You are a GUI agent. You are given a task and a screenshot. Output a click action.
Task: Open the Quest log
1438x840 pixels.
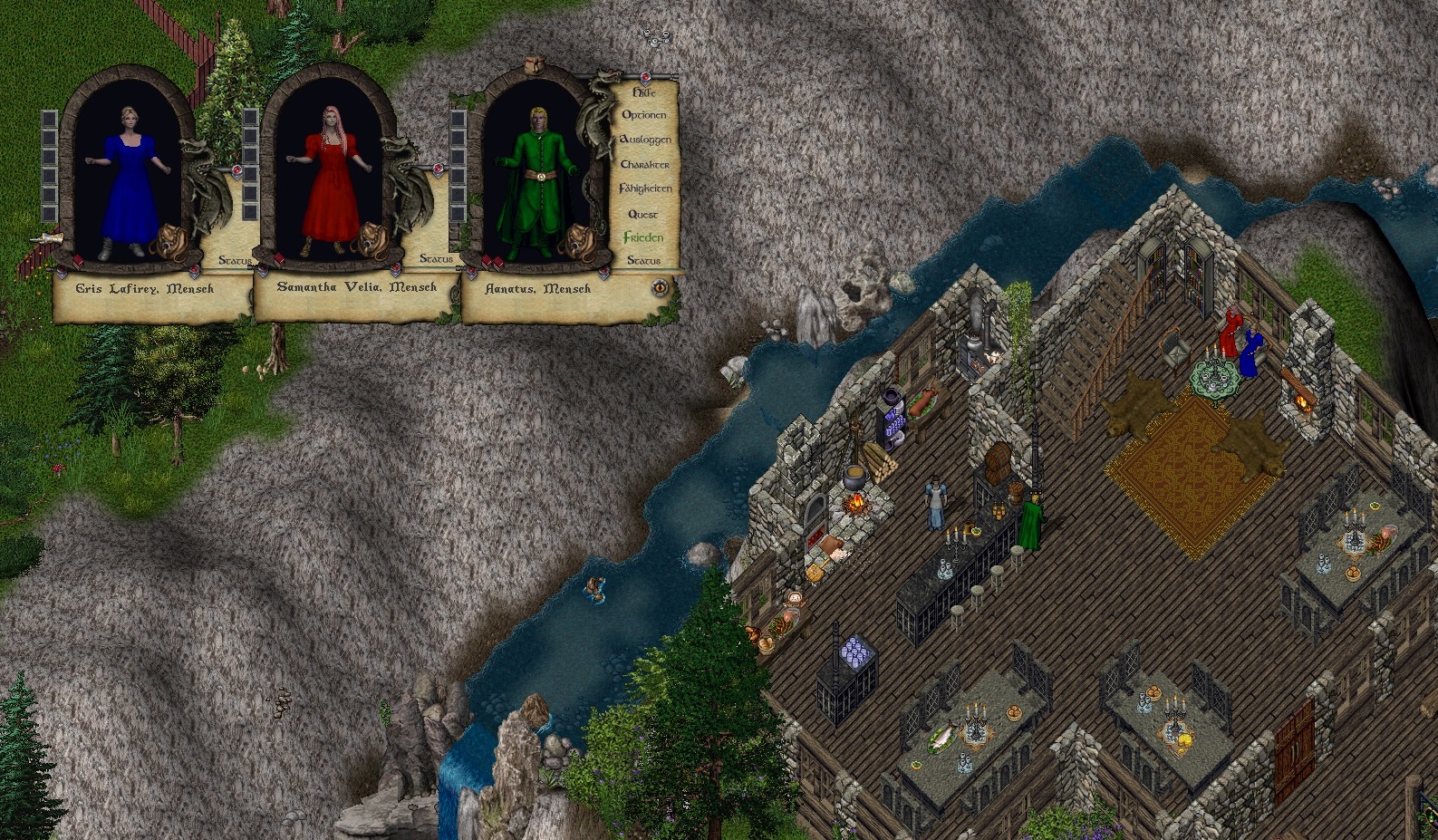click(x=642, y=214)
